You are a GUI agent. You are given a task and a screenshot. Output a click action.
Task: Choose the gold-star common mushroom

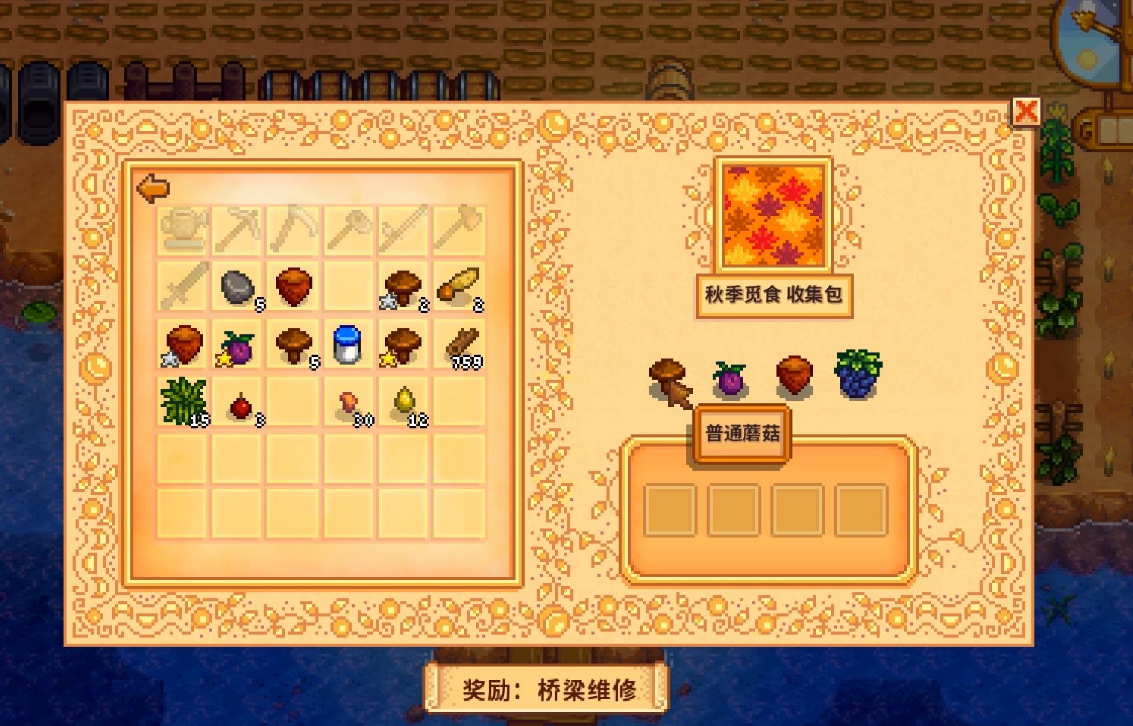point(404,343)
